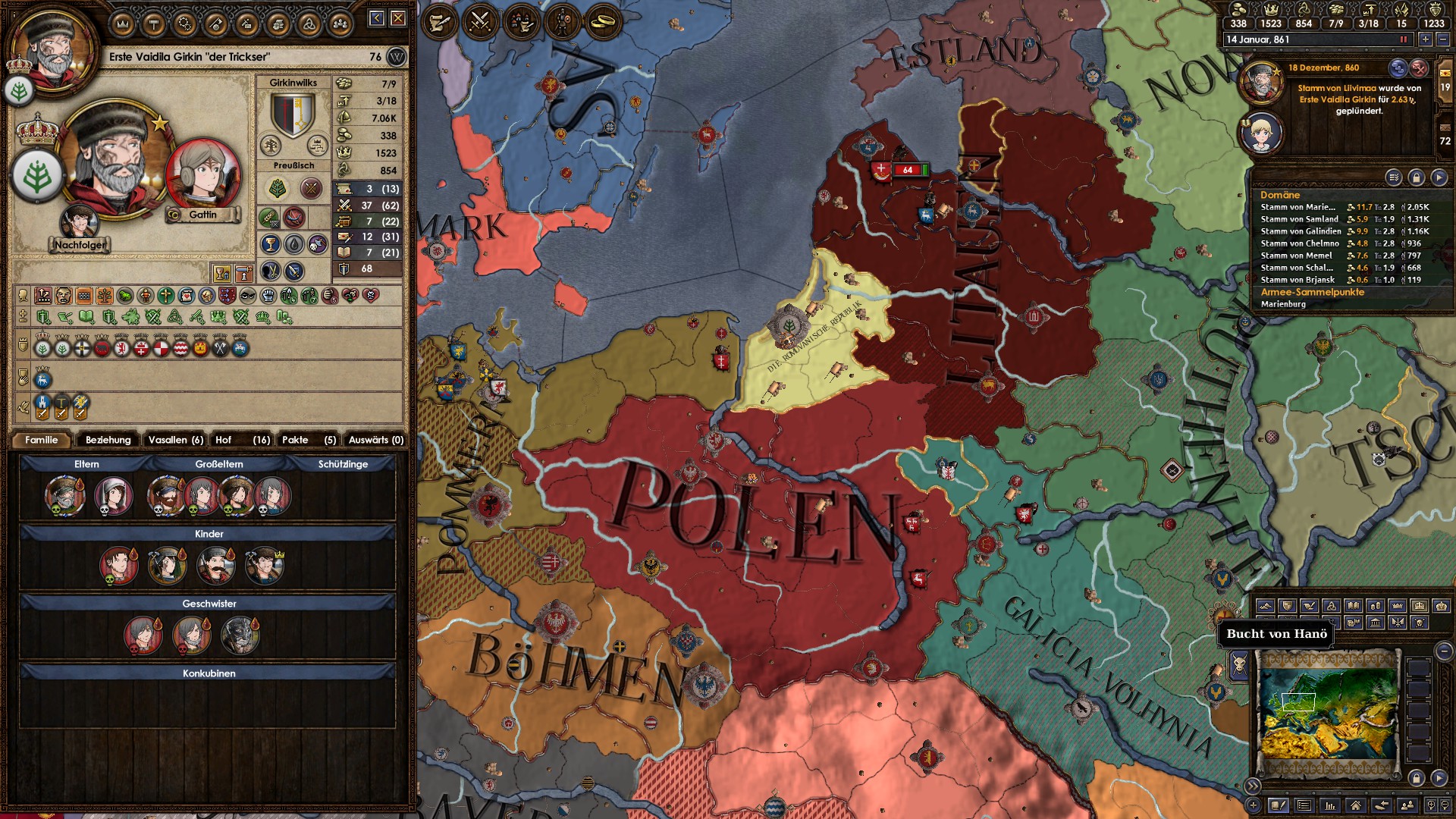The image size is (1456, 819).
Task: Open the economy map mode coins icon
Action: pos(1376,606)
